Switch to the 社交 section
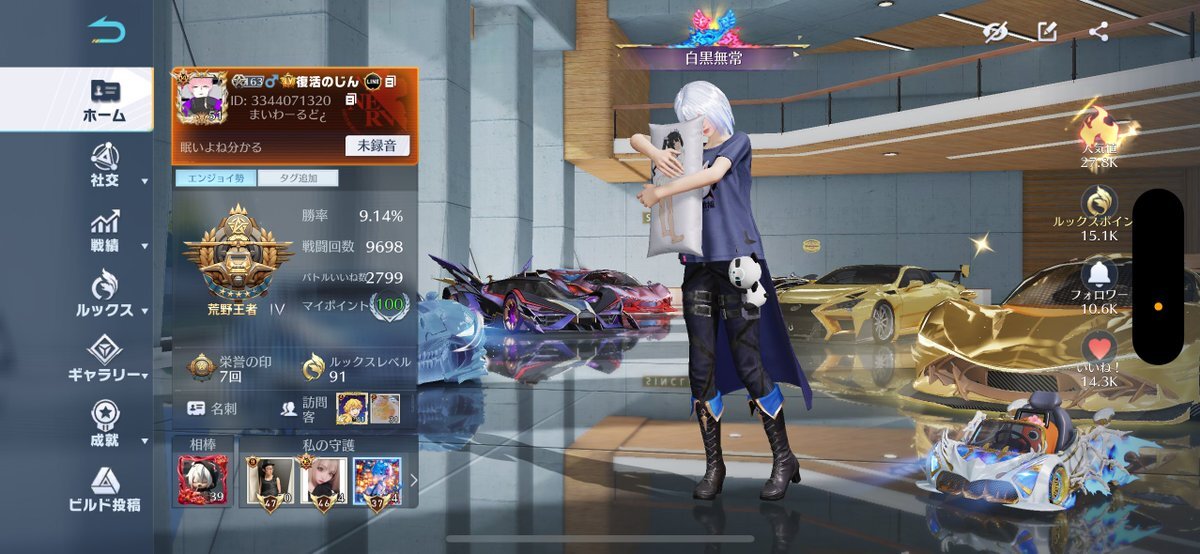The image size is (1200, 554). tap(104, 165)
